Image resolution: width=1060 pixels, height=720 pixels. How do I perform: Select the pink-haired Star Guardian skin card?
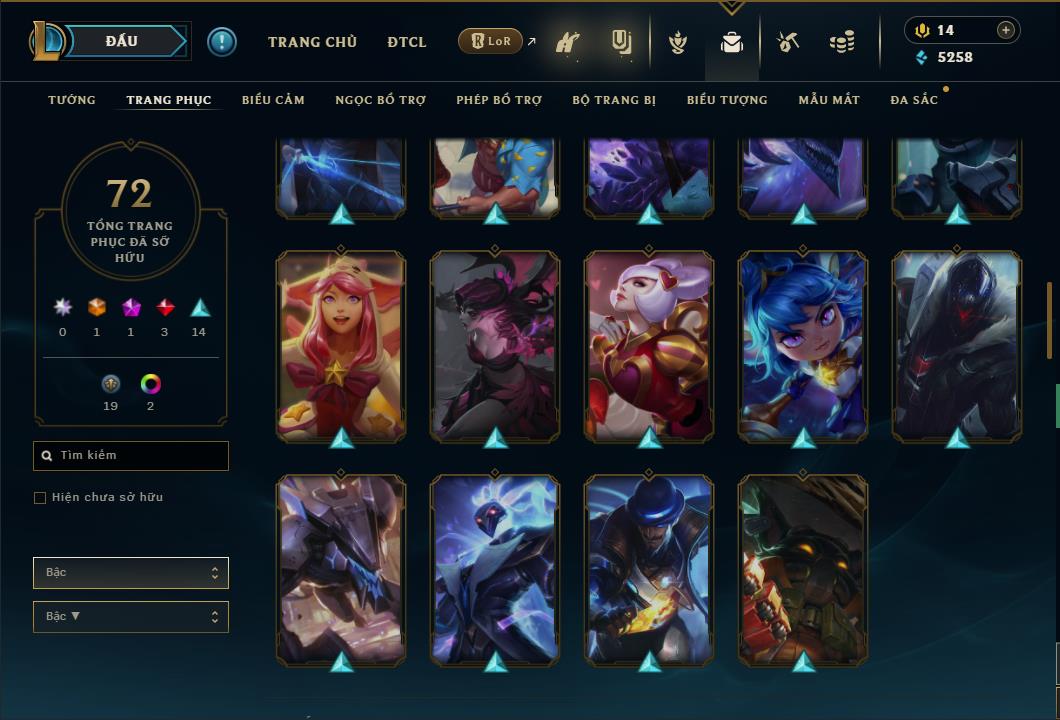(341, 345)
